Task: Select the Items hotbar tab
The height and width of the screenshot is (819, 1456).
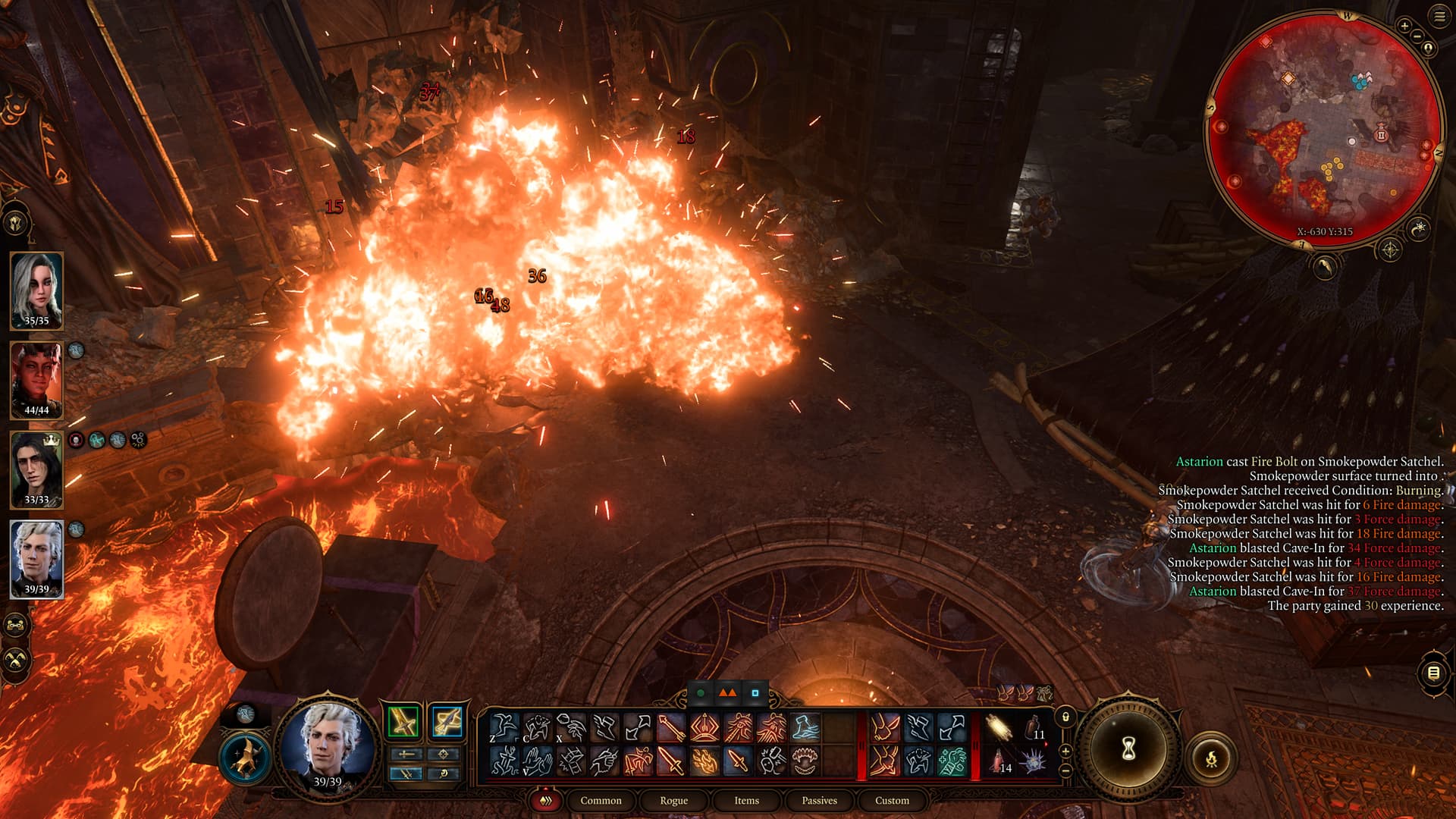Action: pyautogui.click(x=746, y=800)
